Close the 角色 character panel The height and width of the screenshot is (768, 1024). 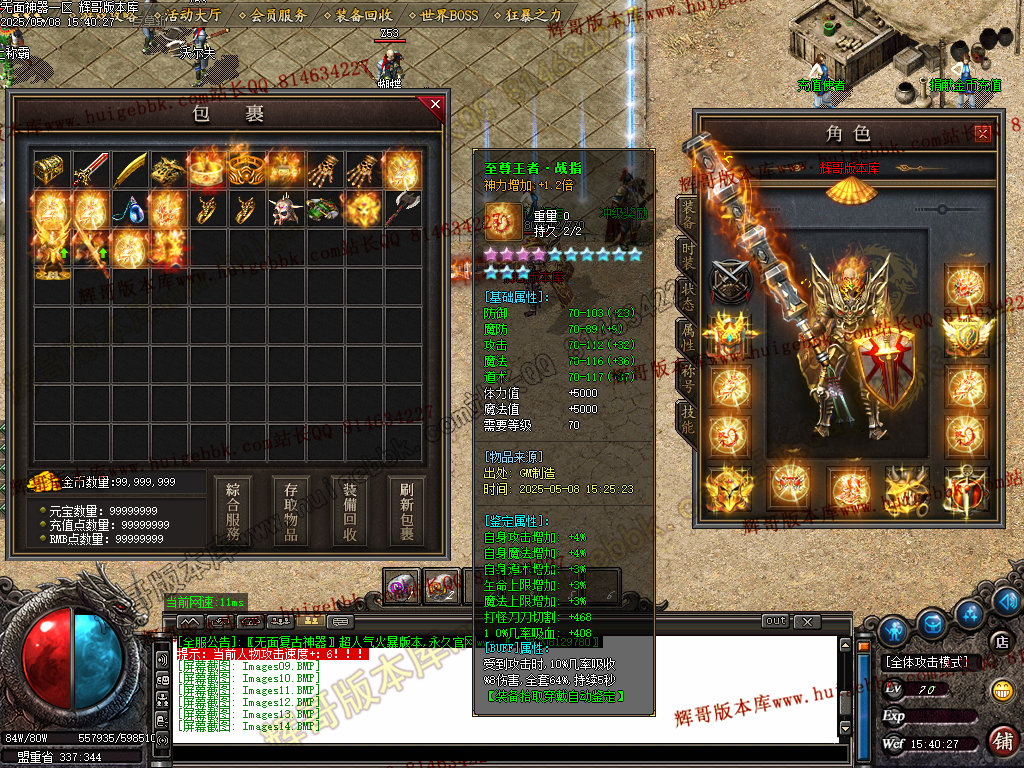983,132
